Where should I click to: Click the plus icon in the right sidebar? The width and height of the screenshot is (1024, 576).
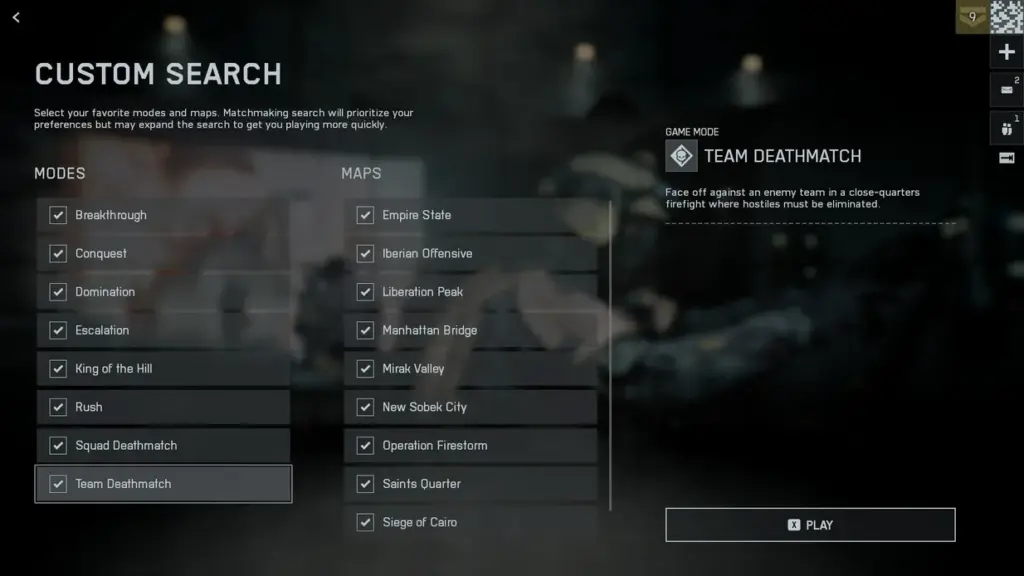pos(1006,52)
